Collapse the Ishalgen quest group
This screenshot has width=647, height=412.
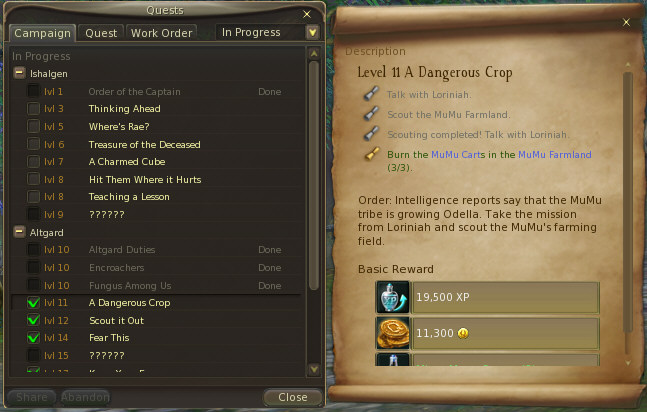tap(20, 73)
